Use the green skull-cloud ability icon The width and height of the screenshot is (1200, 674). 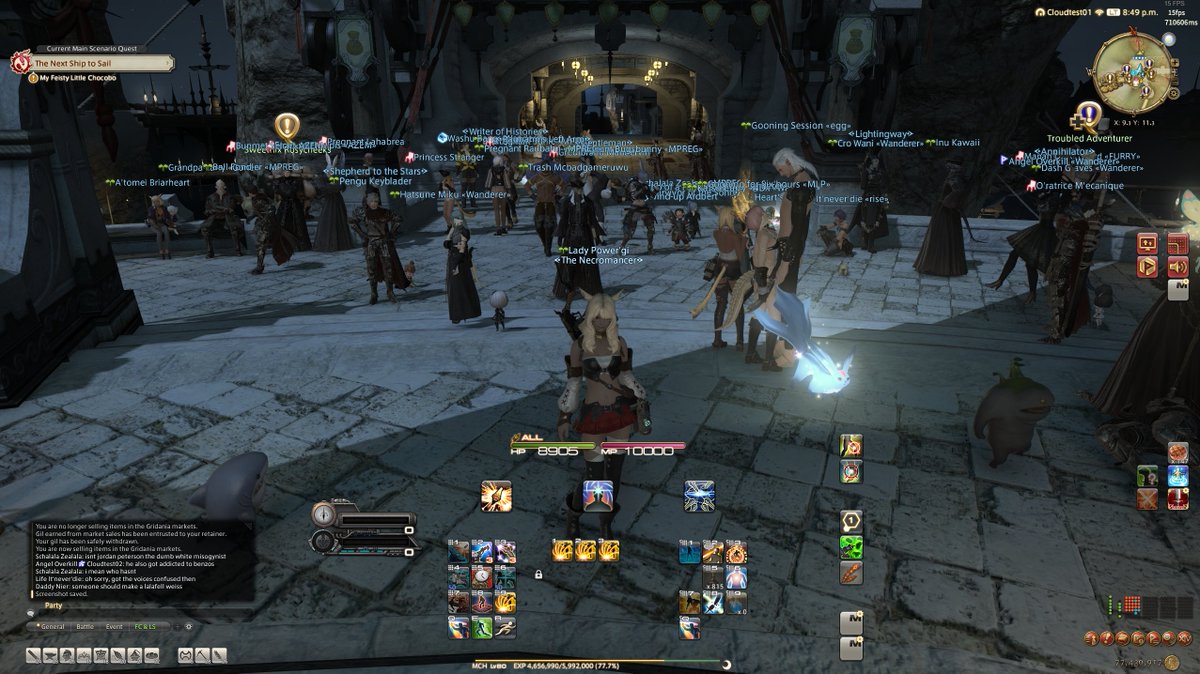tap(851, 547)
